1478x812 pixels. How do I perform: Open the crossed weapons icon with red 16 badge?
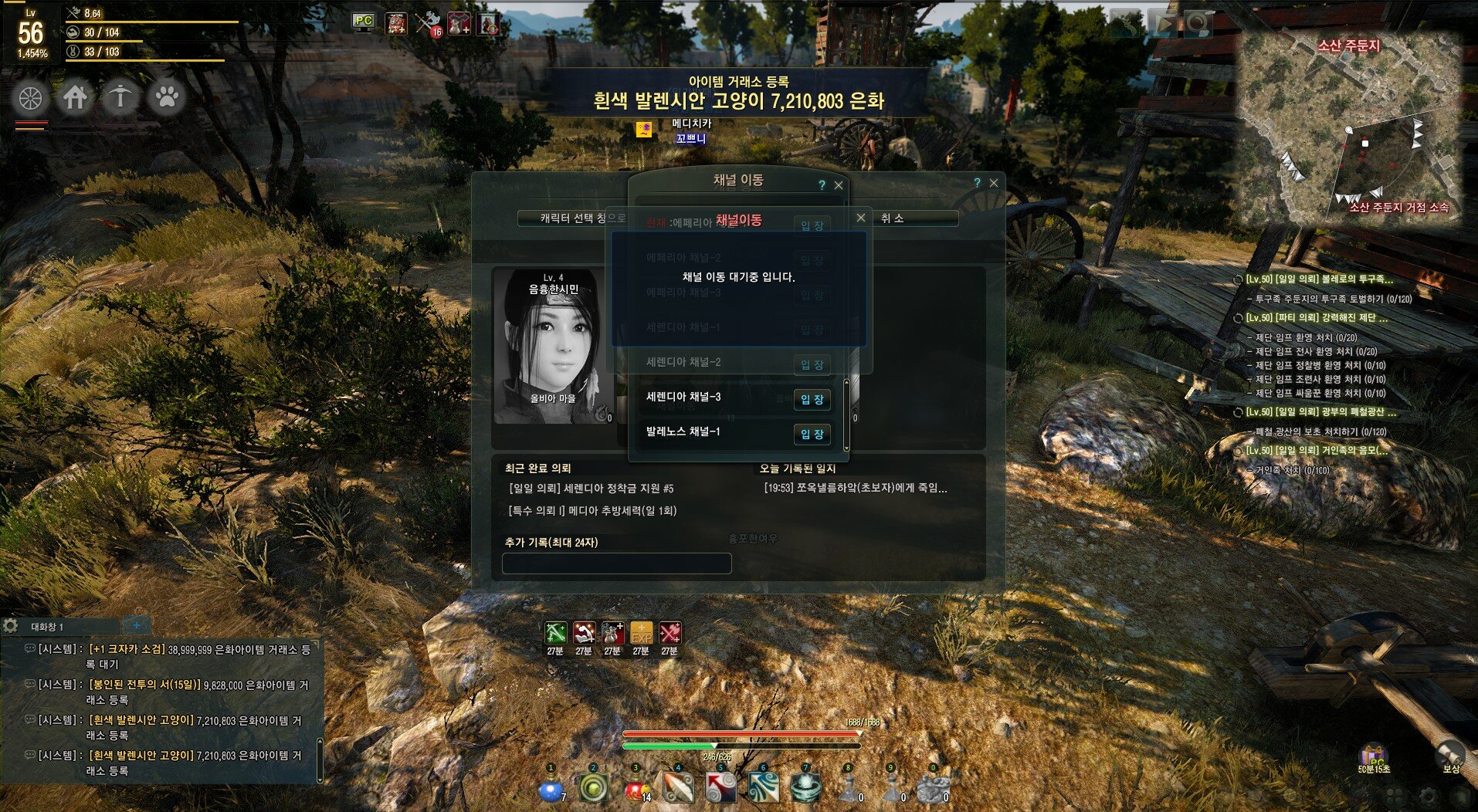[428, 24]
